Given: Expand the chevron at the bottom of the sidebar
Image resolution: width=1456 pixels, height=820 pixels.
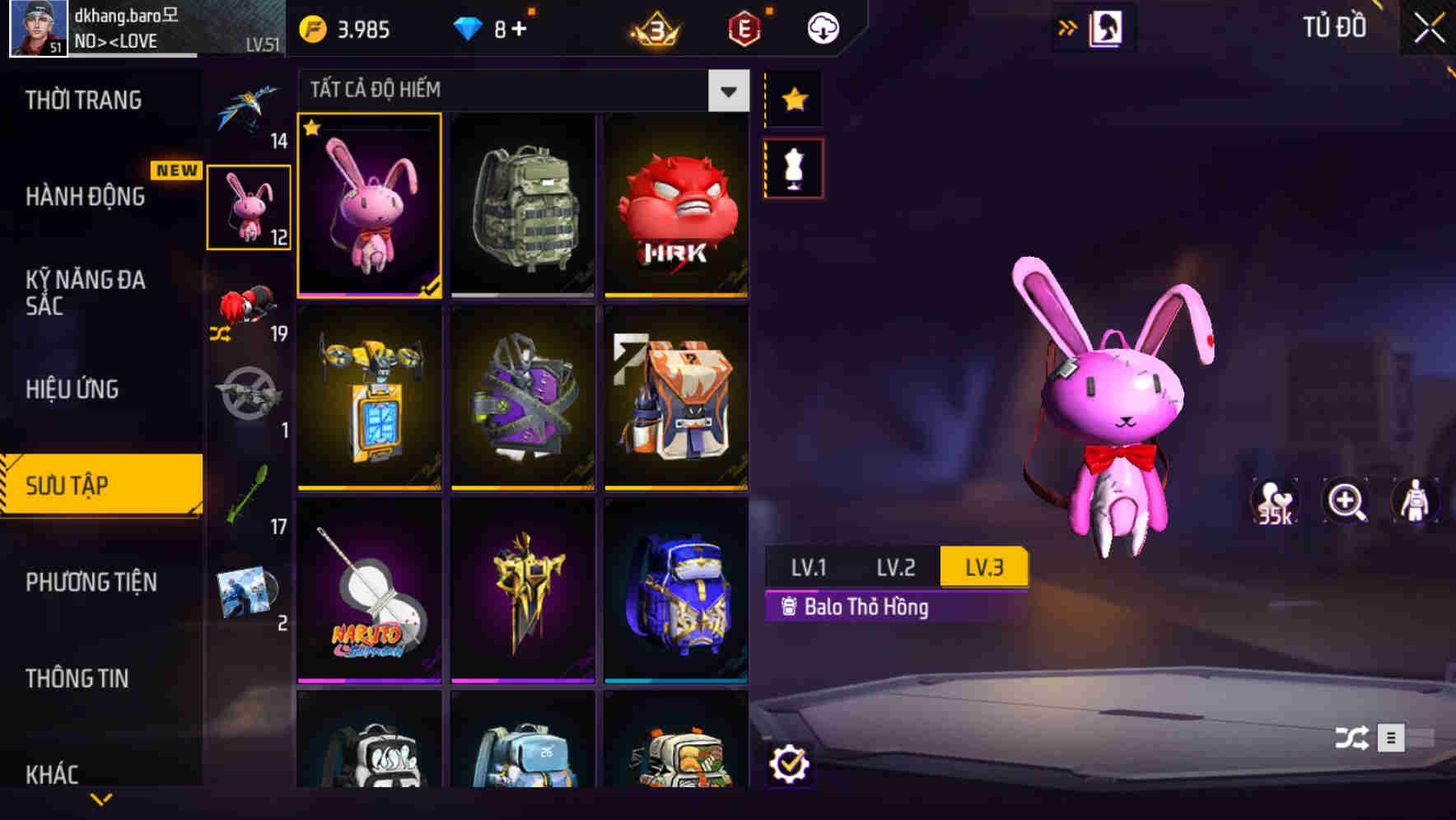Looking at the screenshot, I should (101, 798).
